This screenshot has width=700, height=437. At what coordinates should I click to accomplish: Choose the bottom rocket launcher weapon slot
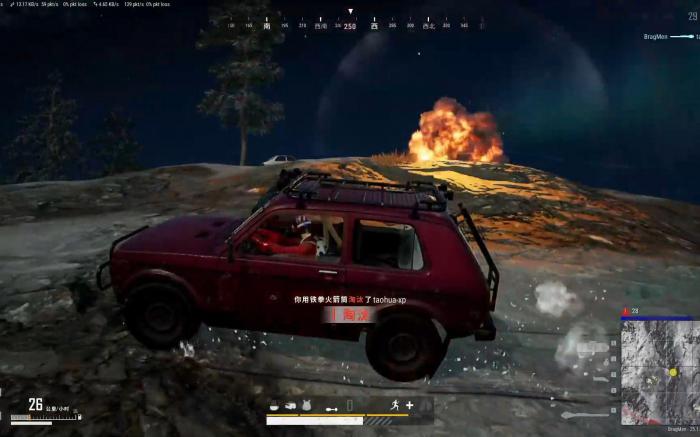583,414
